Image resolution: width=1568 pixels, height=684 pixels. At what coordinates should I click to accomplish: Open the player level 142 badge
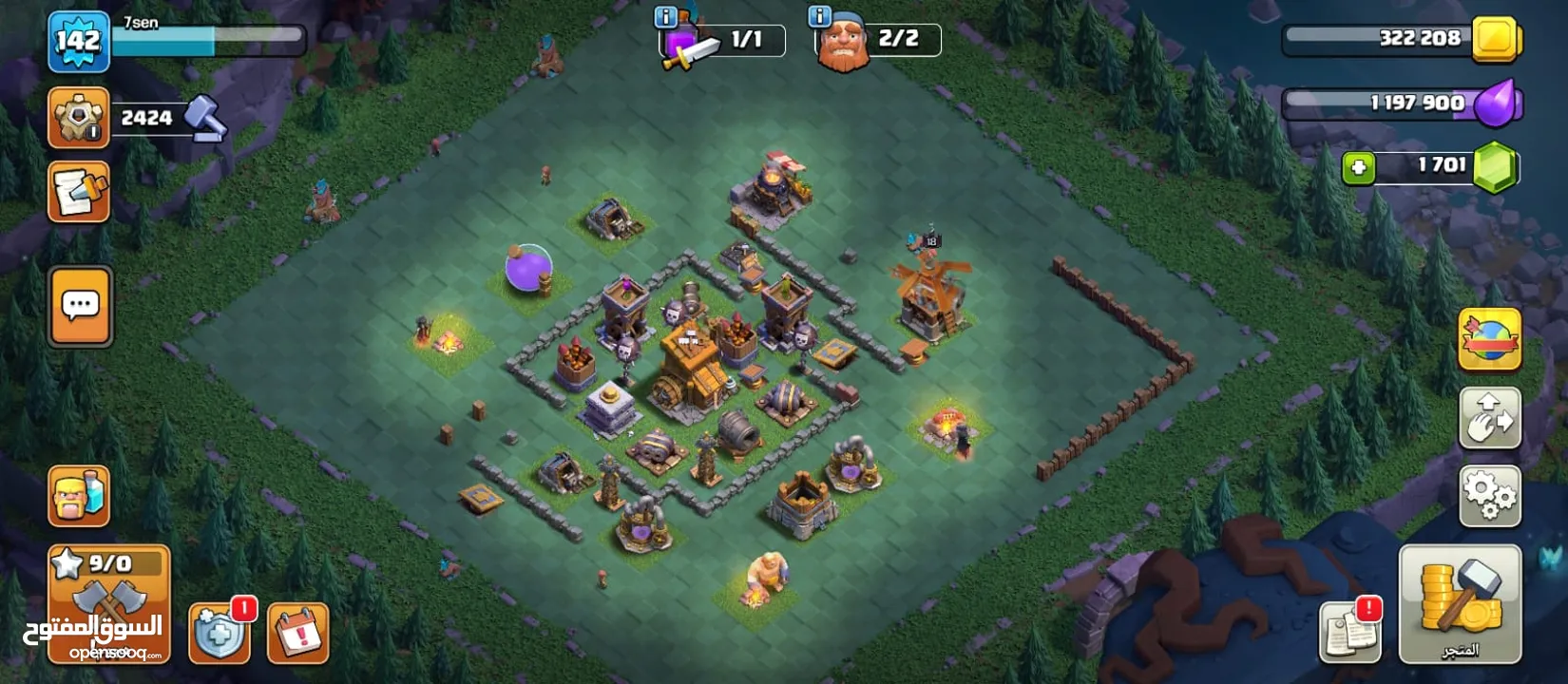click(78, 41)
